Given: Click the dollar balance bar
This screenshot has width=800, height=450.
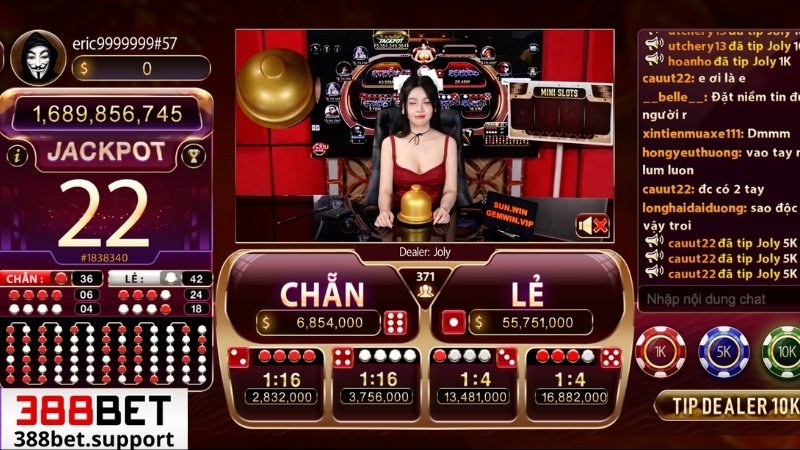Looking at the screenshot, I should click(141, 68).
